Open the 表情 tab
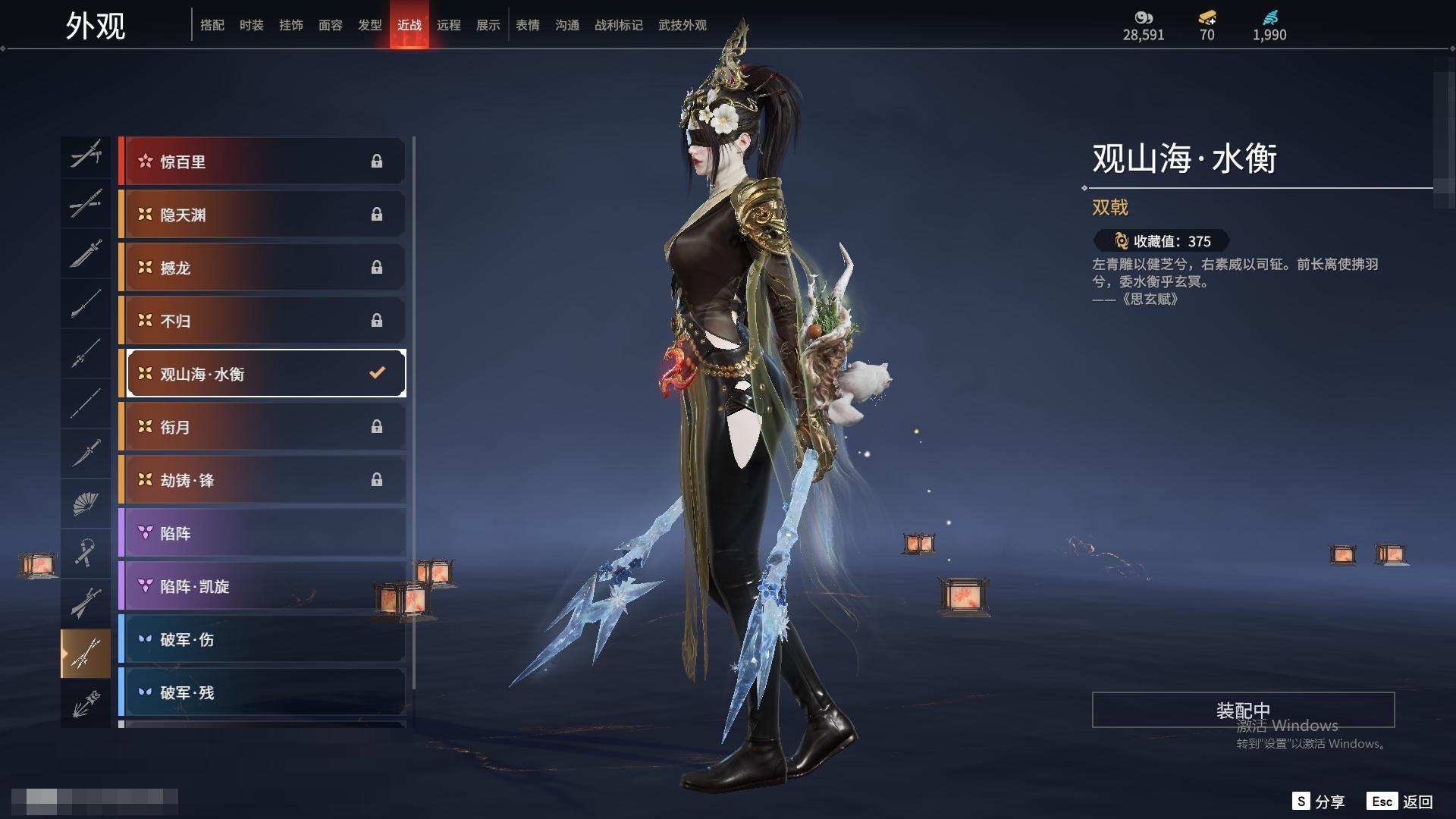Viewport: 1456px width, 819px height. click(528, 25)
